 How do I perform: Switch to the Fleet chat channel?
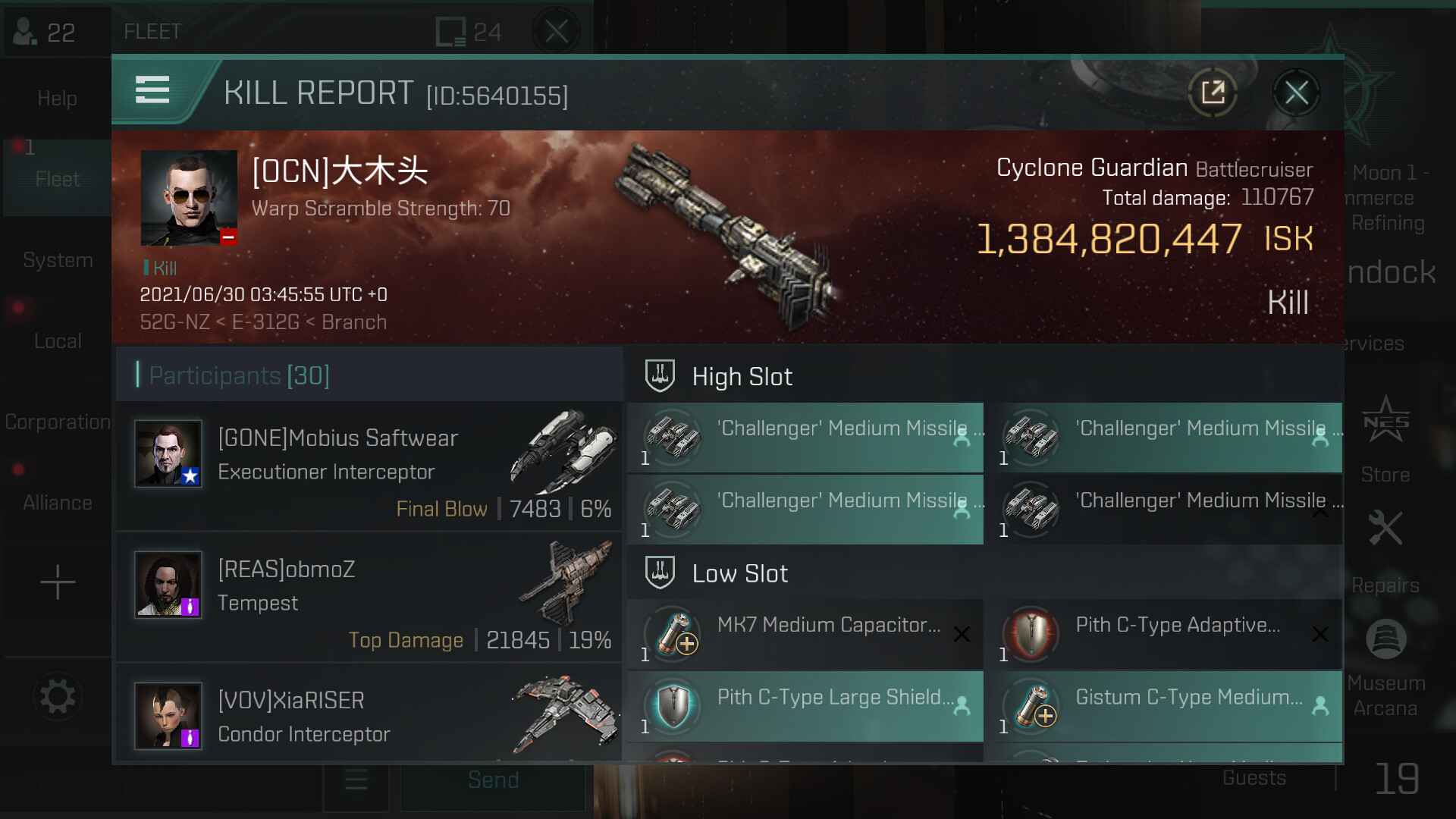[x=57, y=179]
